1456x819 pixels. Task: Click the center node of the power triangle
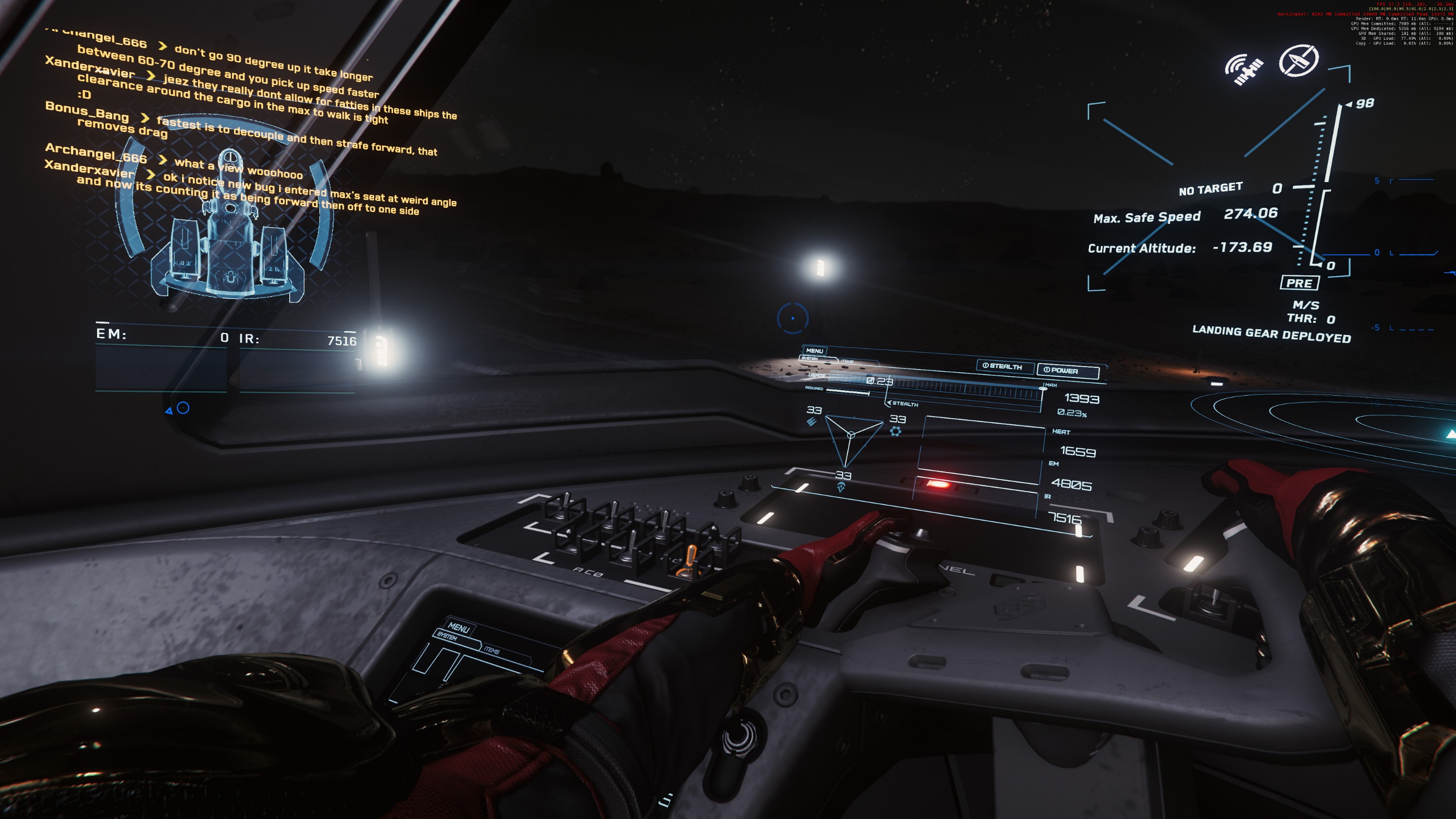pyautogui.click(x=851, y=435)
